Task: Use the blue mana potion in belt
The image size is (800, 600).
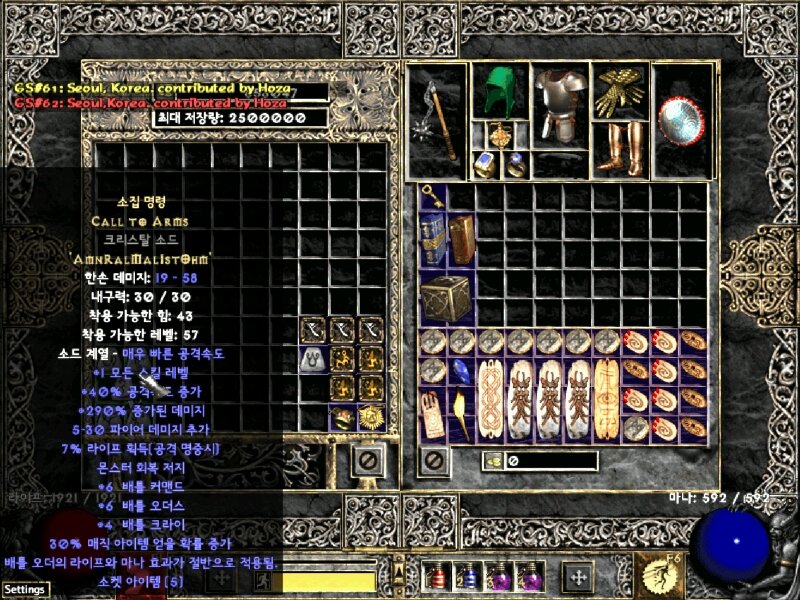Action: click(469, 576)
